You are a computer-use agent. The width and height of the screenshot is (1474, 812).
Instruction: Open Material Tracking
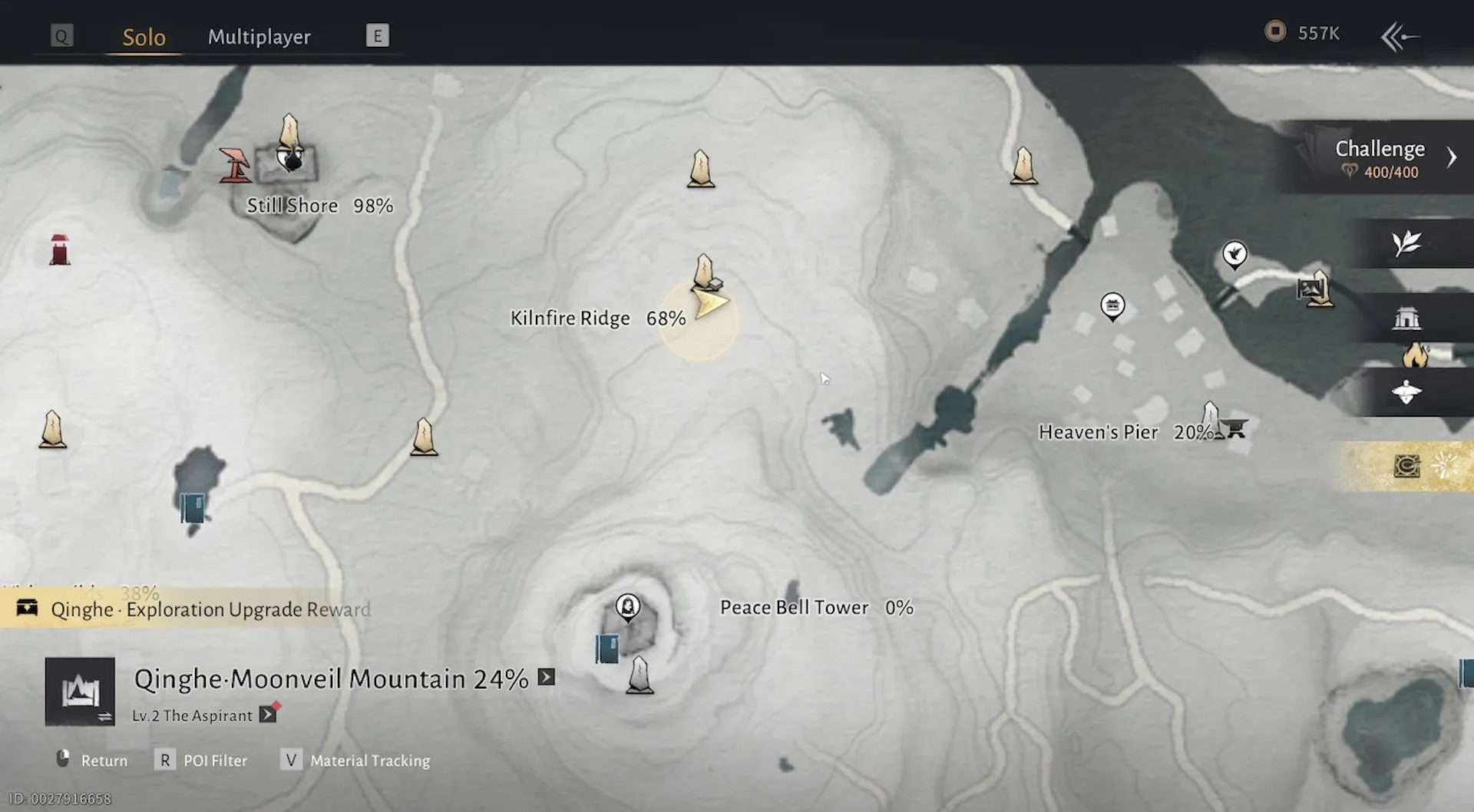(358, 761)
